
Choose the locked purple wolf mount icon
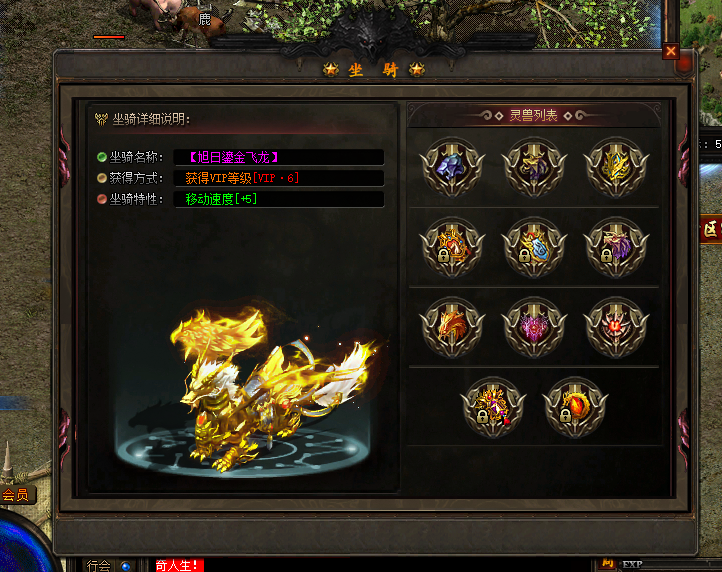615,247
